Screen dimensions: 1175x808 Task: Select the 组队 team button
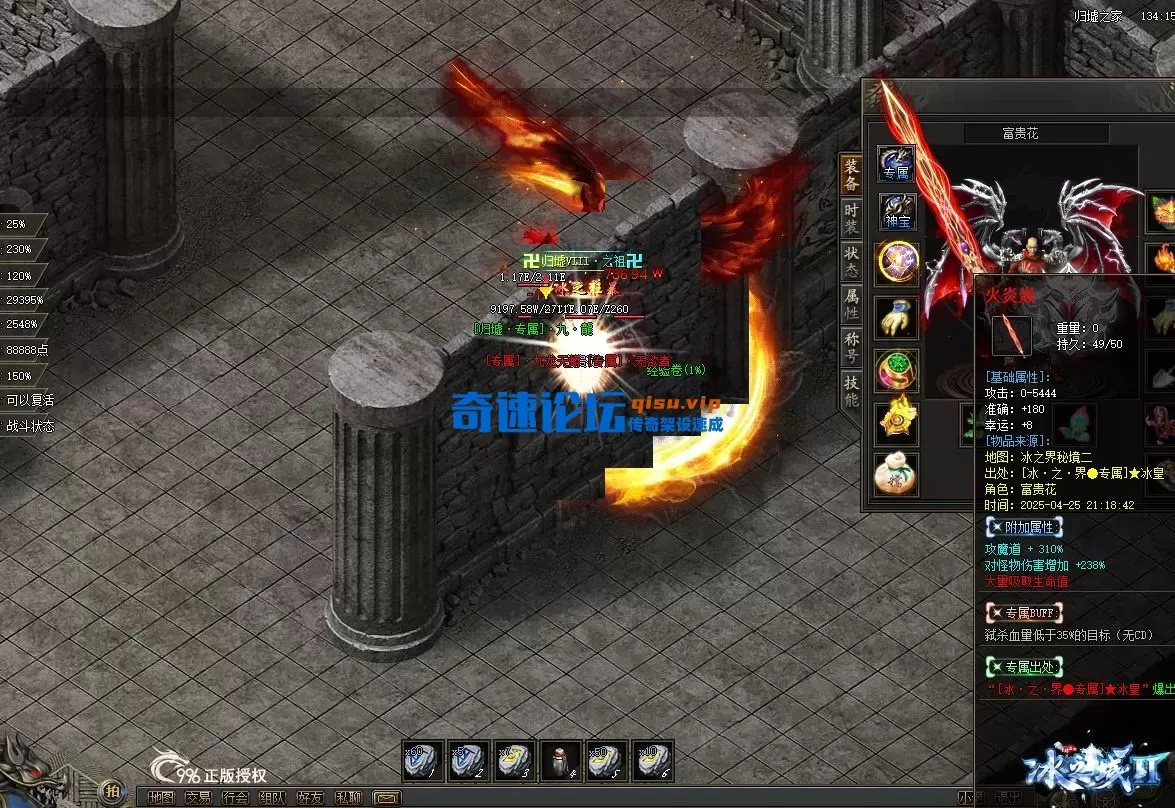tap(272, 798)
